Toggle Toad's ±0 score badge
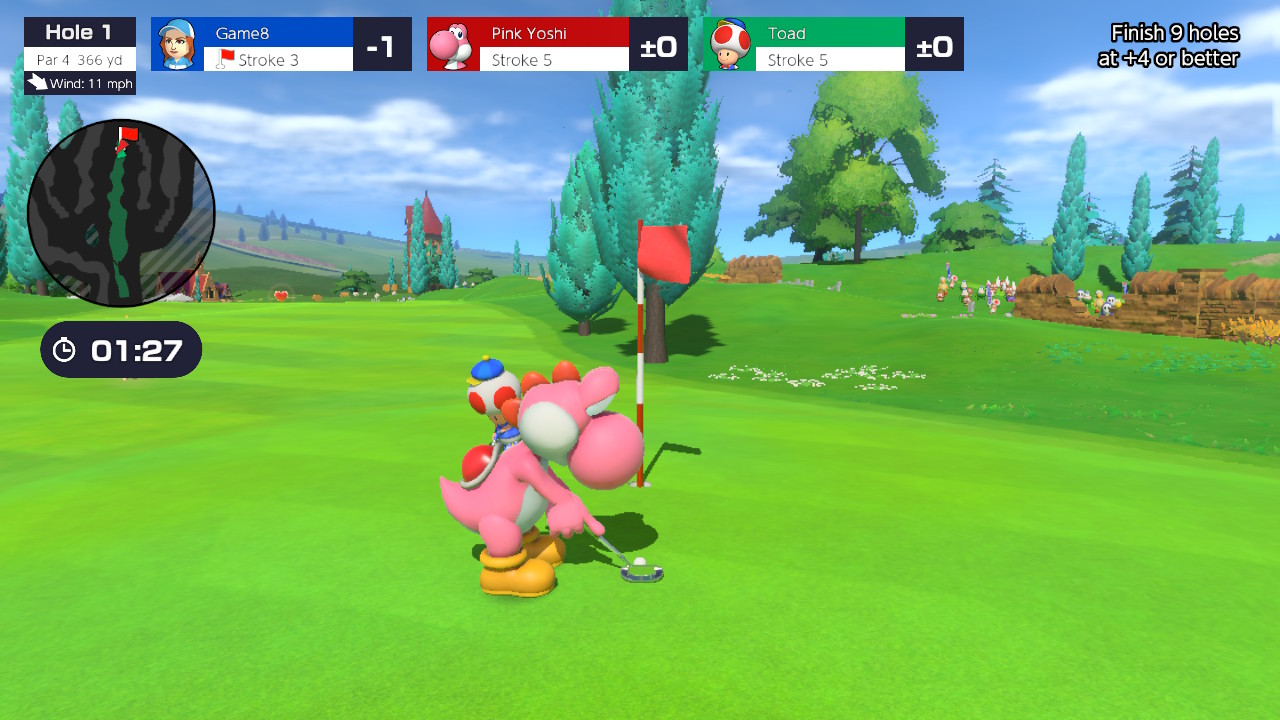 pyautogui.click(x=935, y=43)
